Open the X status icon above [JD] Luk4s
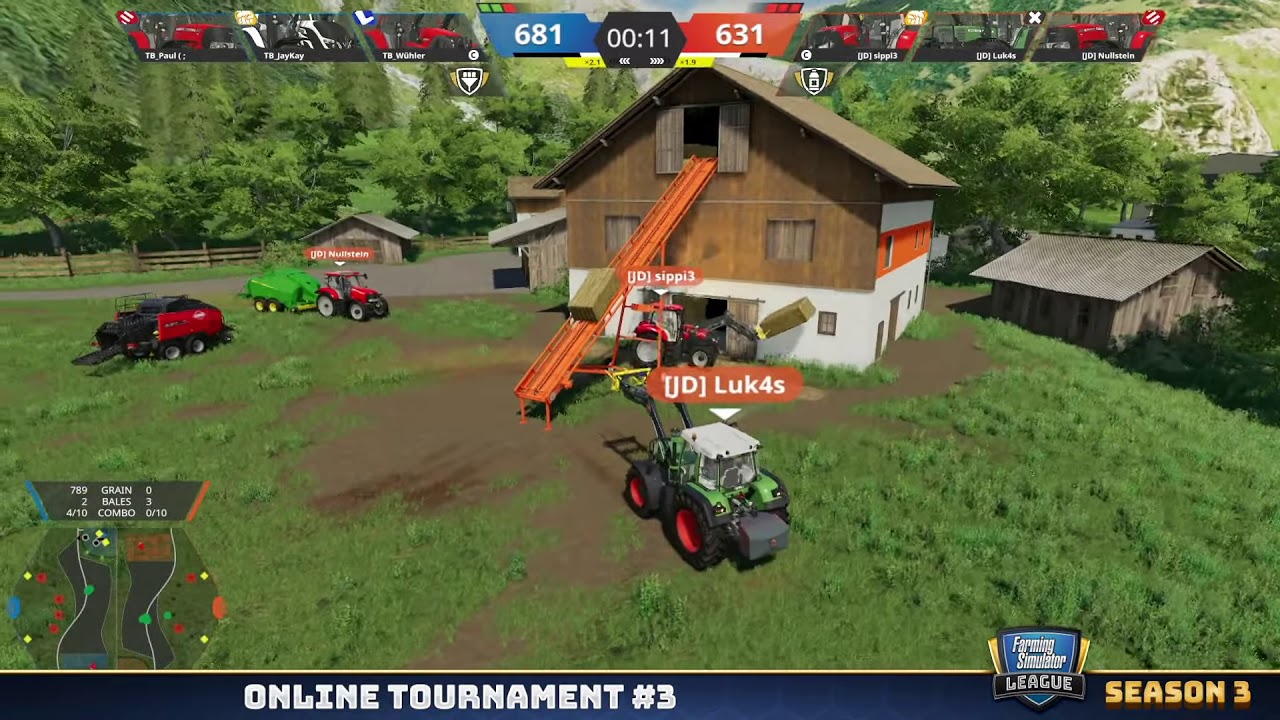The height and width of the screenshot is (720, 1280). [x=1034, y=18]
